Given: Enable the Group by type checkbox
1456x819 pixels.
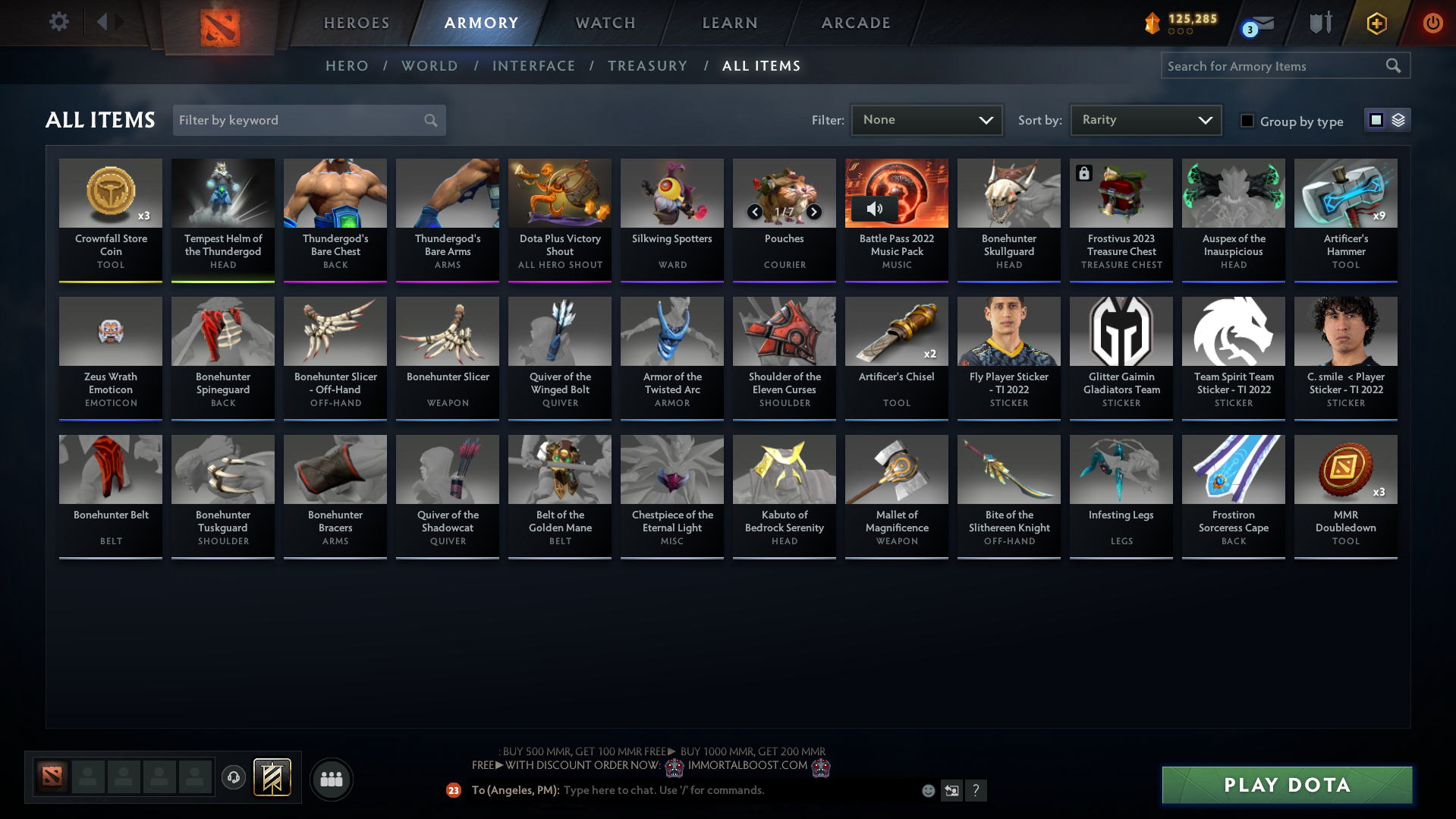Looking at the screenshot, I should (1247, 121).
